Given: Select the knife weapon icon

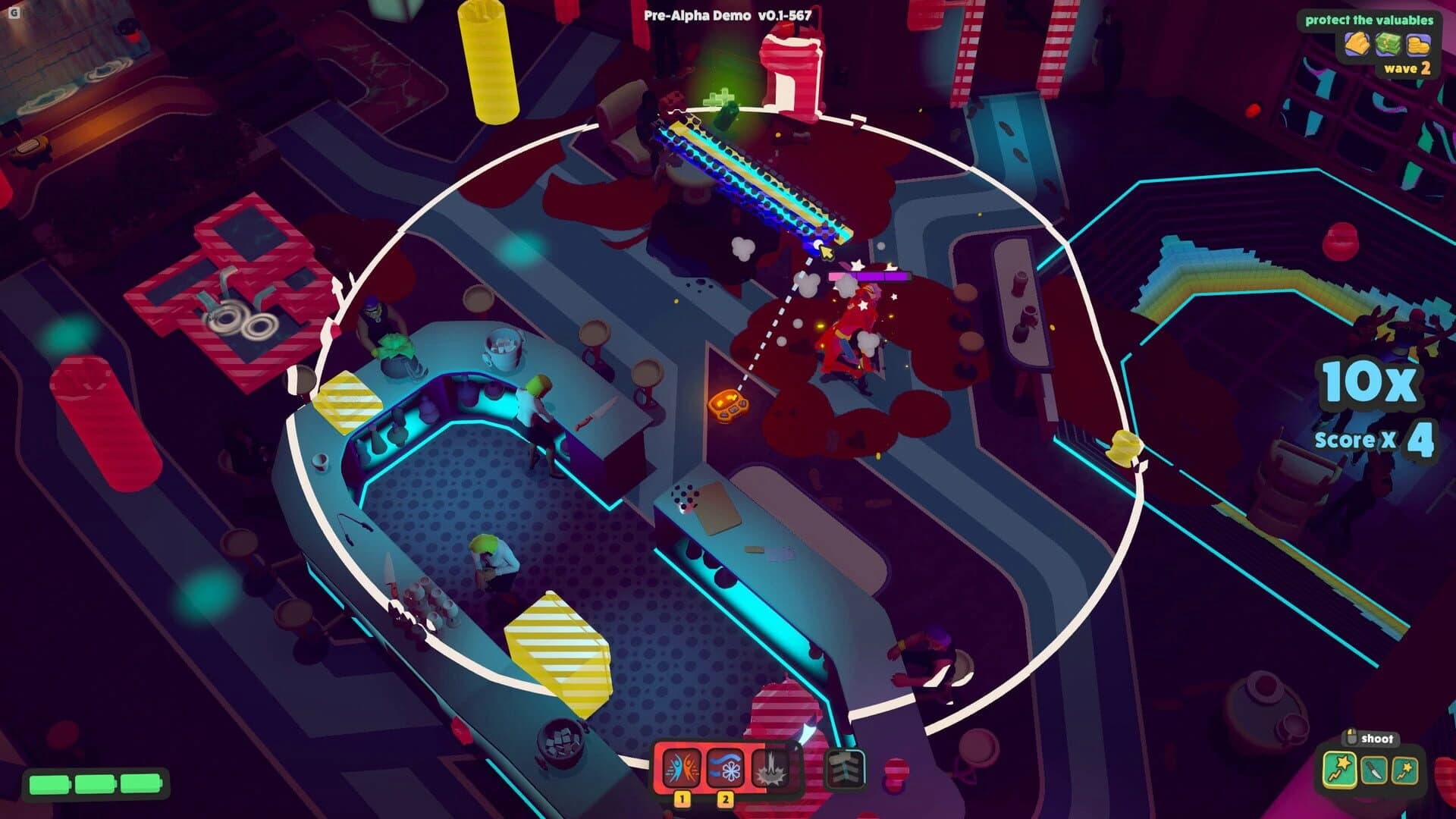Looking at the screenshot, I should [1374, 770].
